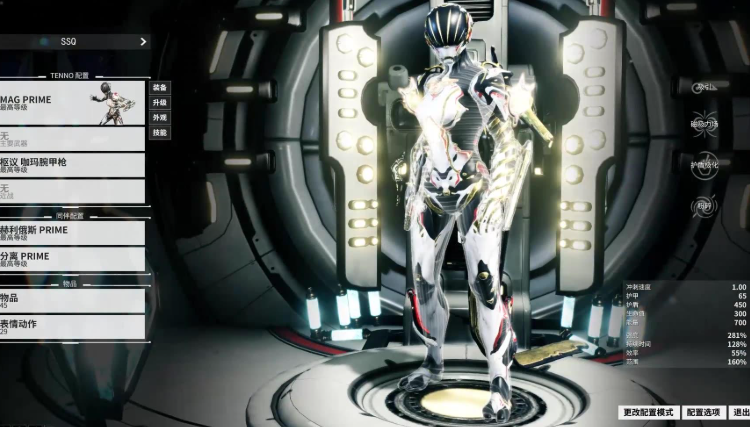The height and width of the screenshot is (427, 750).
Task: Open the 技能 (Abilities) button
Action: [x=160, y=132]
